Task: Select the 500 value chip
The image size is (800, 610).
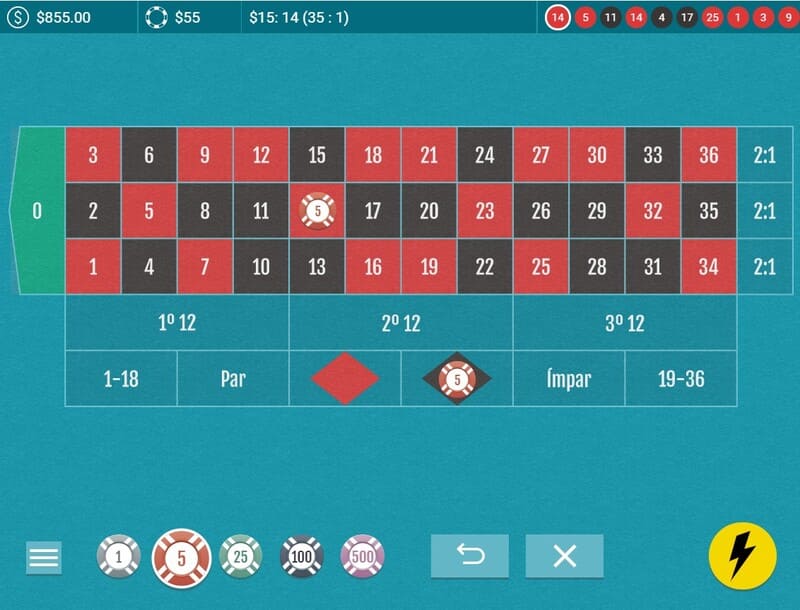Action: (x=362, y=556)
